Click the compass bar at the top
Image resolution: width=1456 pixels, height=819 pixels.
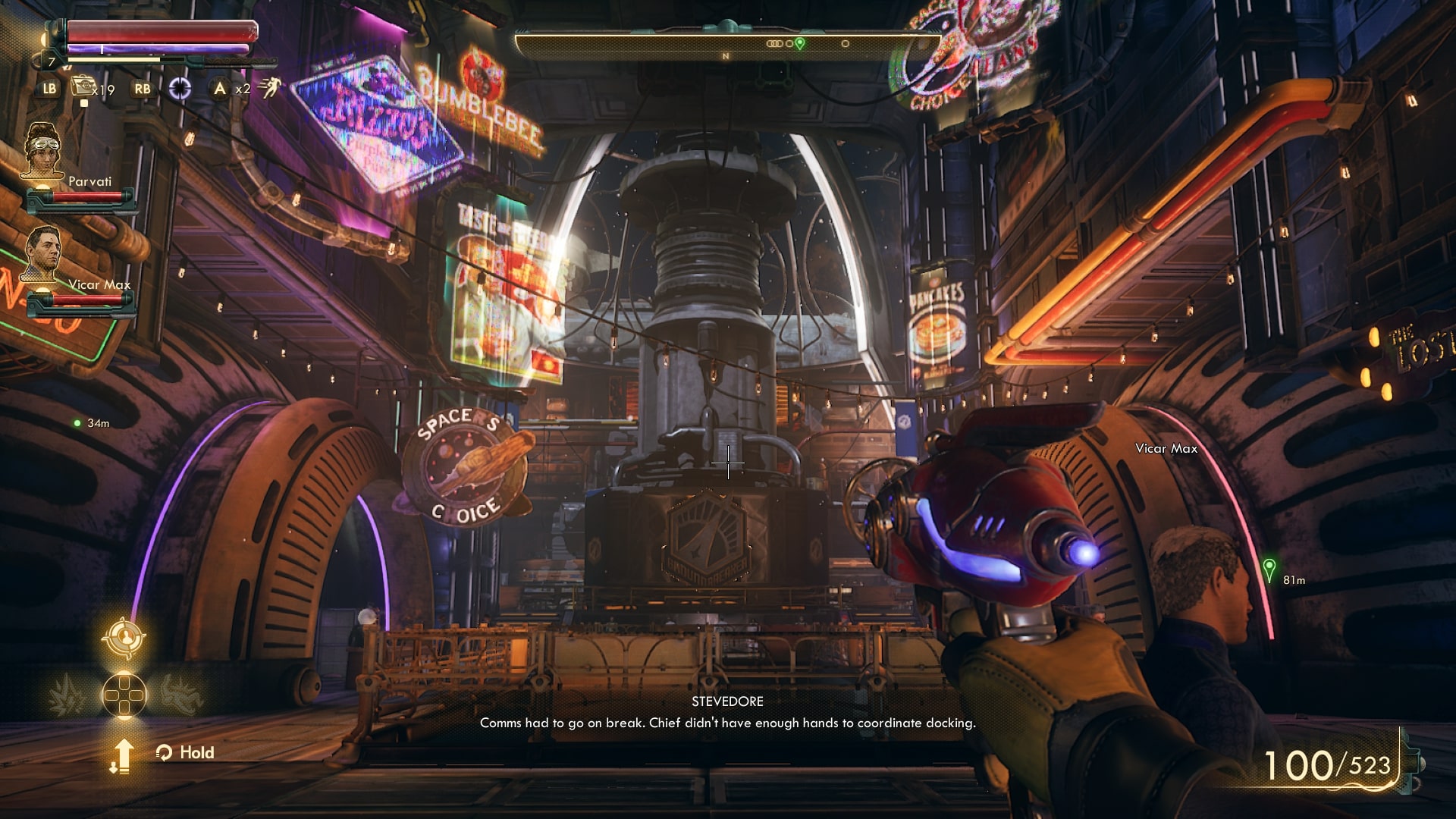pyautogui.click(x=726, y=44)
